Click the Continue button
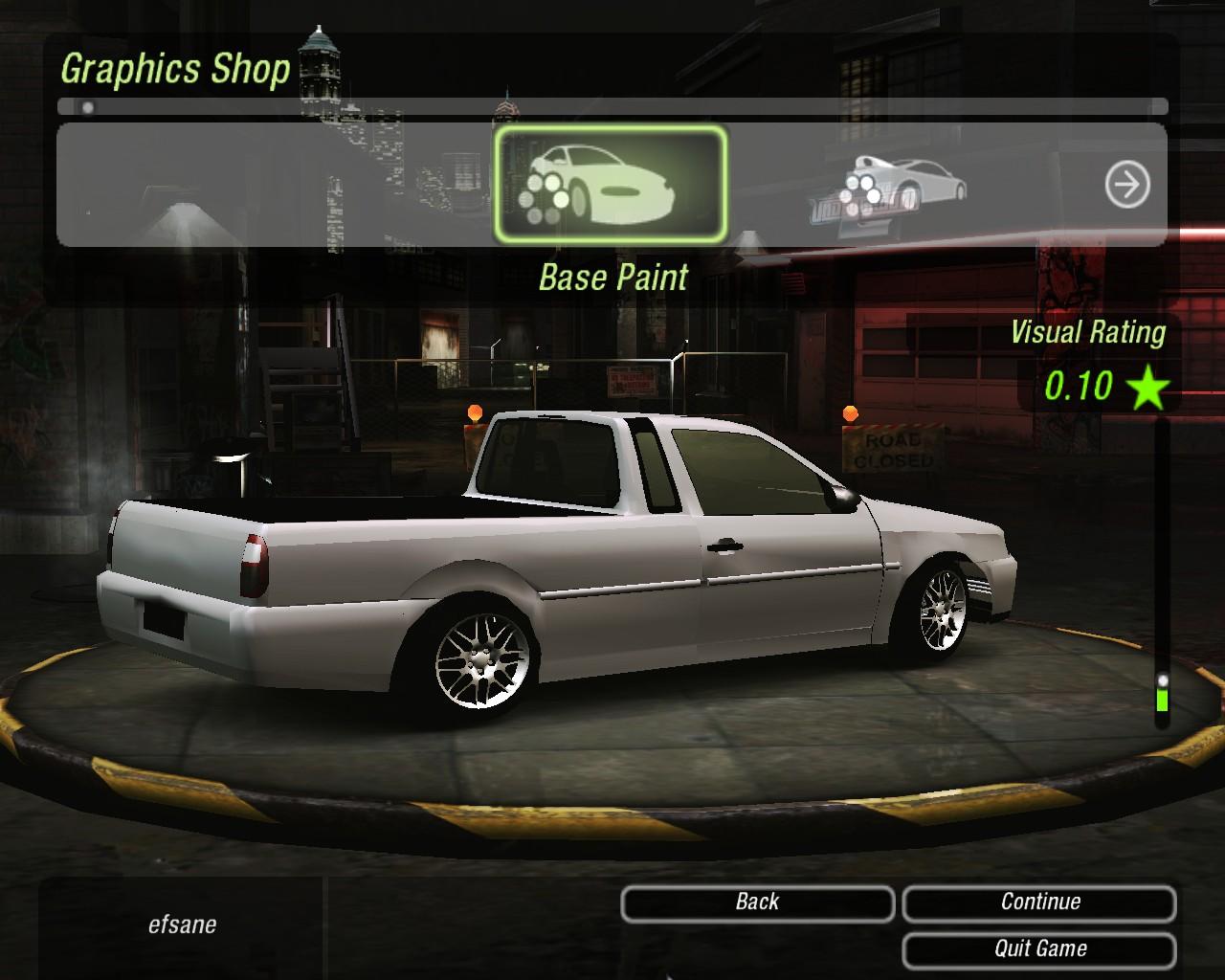Viewport: 1225px width, 980px height. coord(1039,902)
